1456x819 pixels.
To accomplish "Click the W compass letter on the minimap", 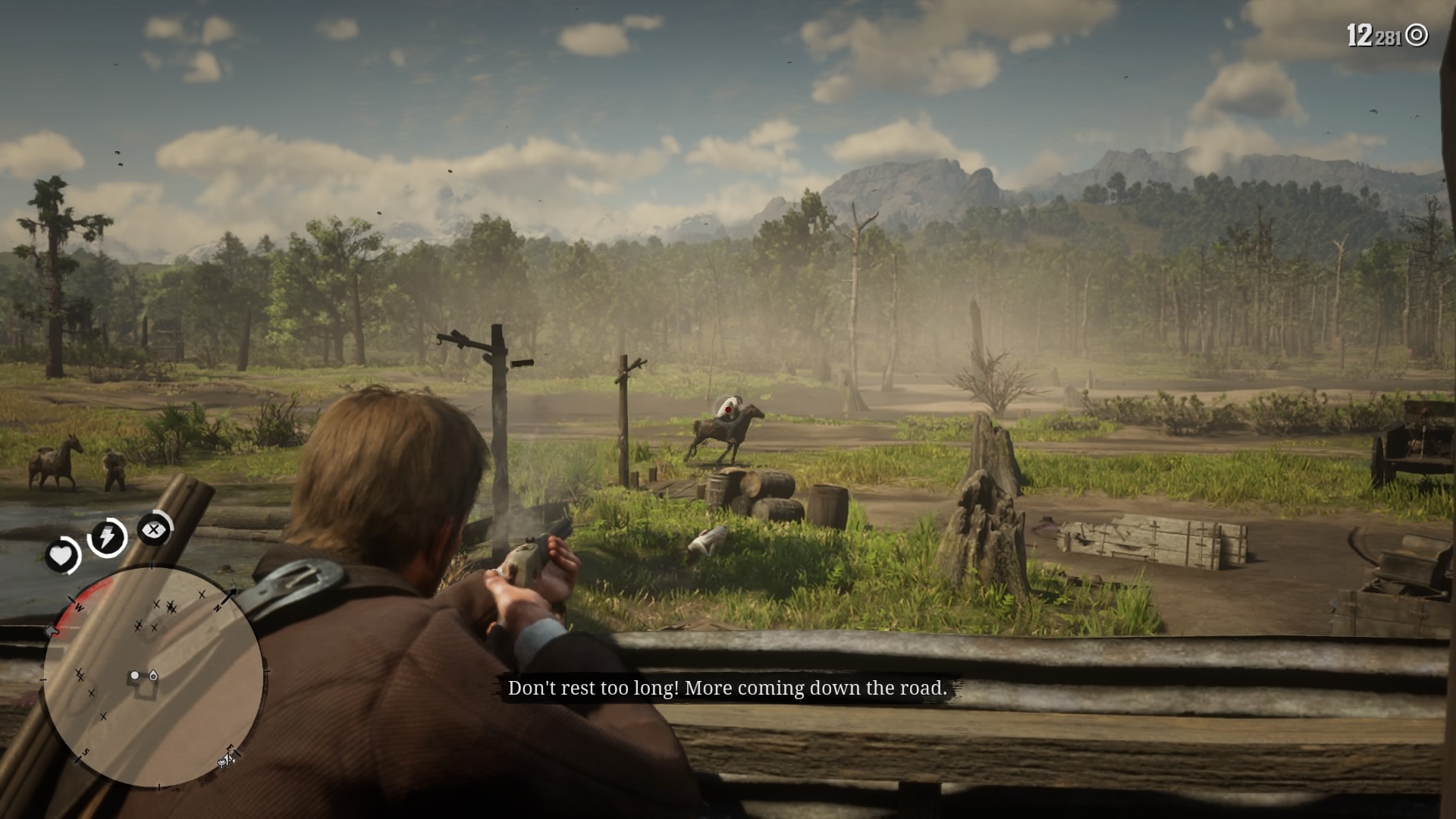I will 78,607.
